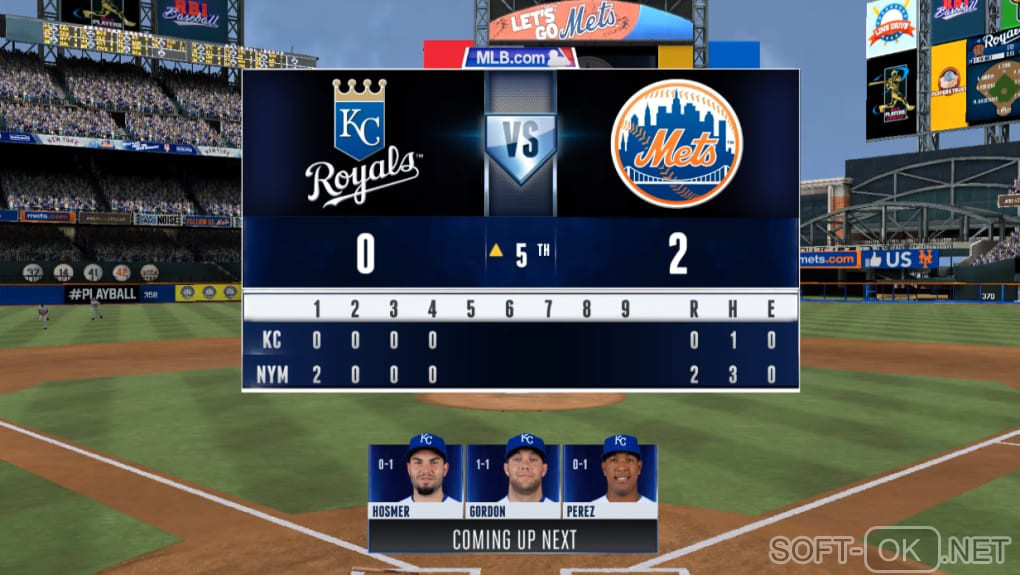Screen dimensions: 1020x575
Task: Select the Hosmer batter card
Action: pos(415,481)
